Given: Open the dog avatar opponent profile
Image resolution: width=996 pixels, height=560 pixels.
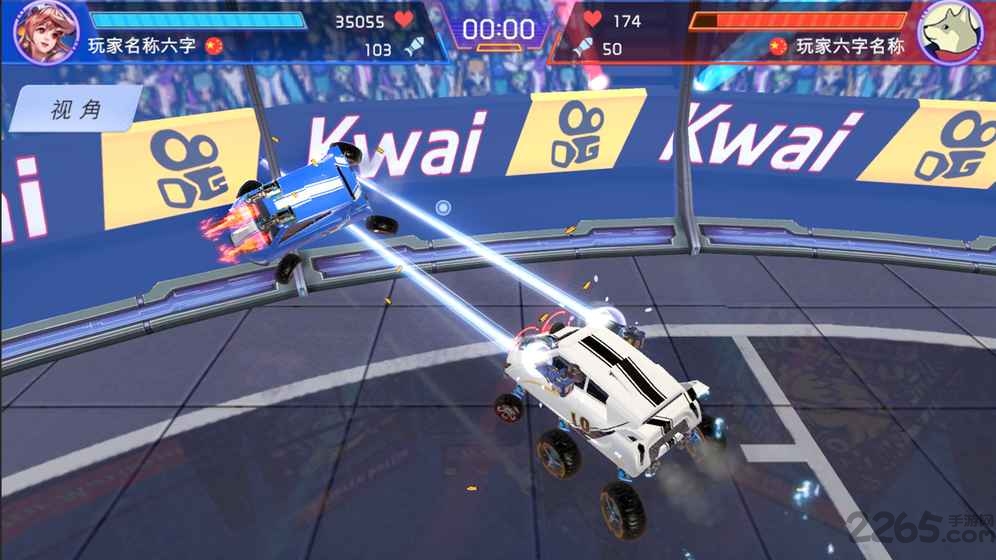Looking at the screenshot, I should tap(949, 31).
